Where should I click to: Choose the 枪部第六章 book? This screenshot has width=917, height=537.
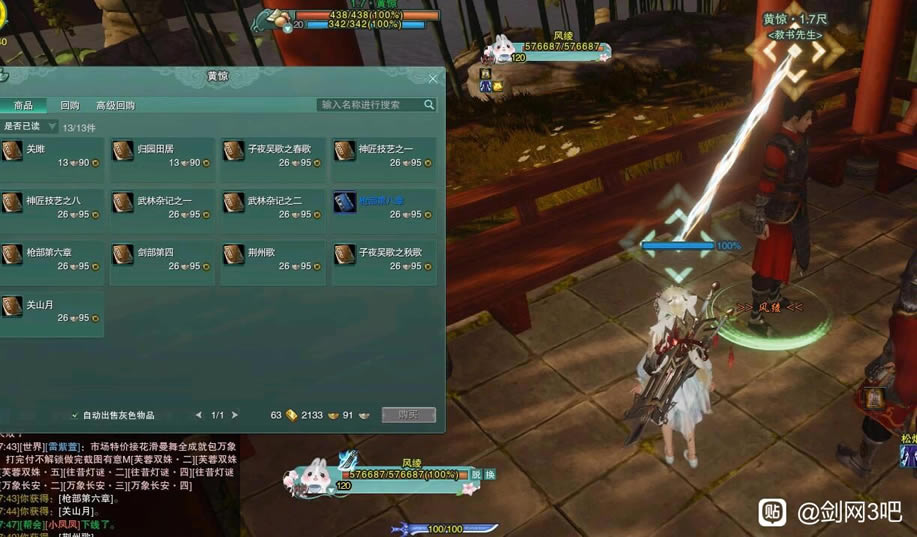coord(51,259)
